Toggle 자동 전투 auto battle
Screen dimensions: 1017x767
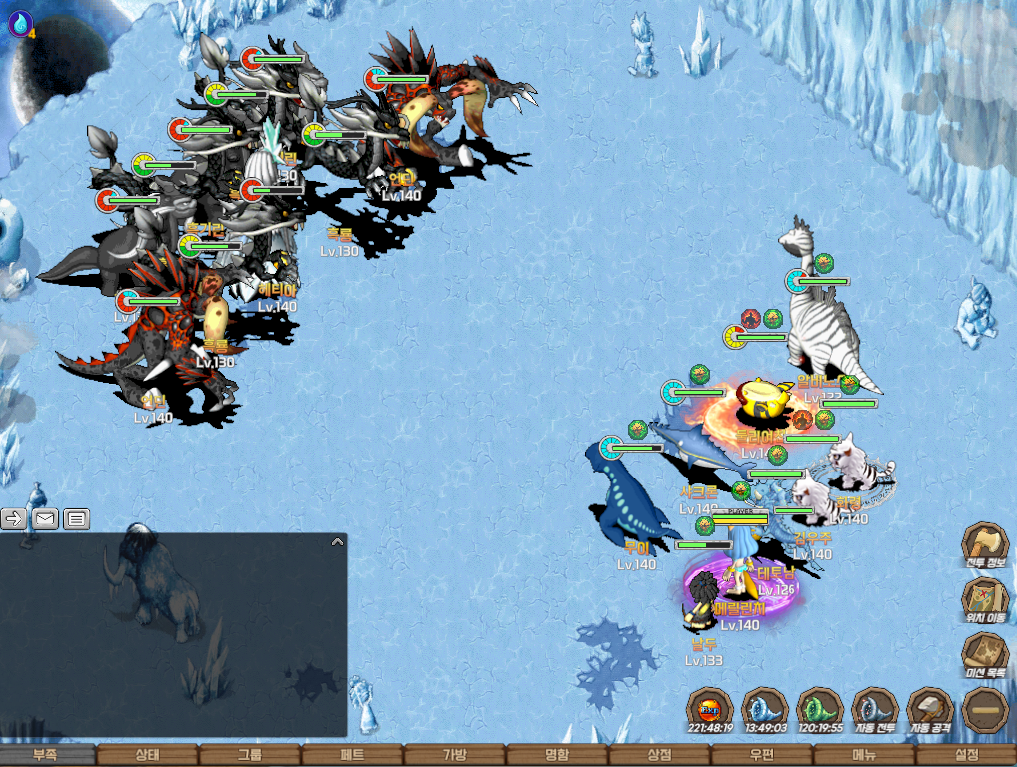[x=874, y=710]
